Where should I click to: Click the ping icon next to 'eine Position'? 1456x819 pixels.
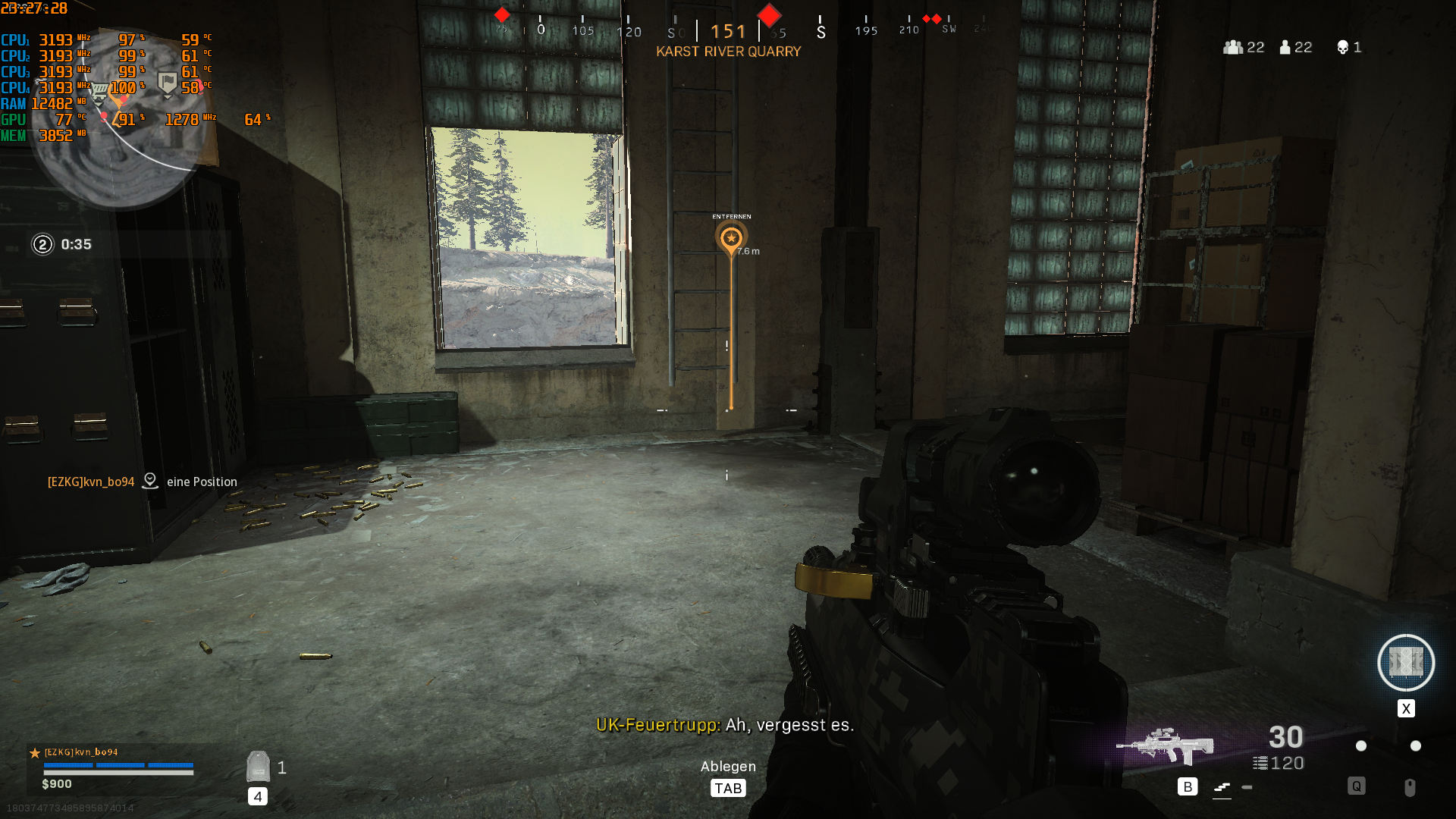150,480
